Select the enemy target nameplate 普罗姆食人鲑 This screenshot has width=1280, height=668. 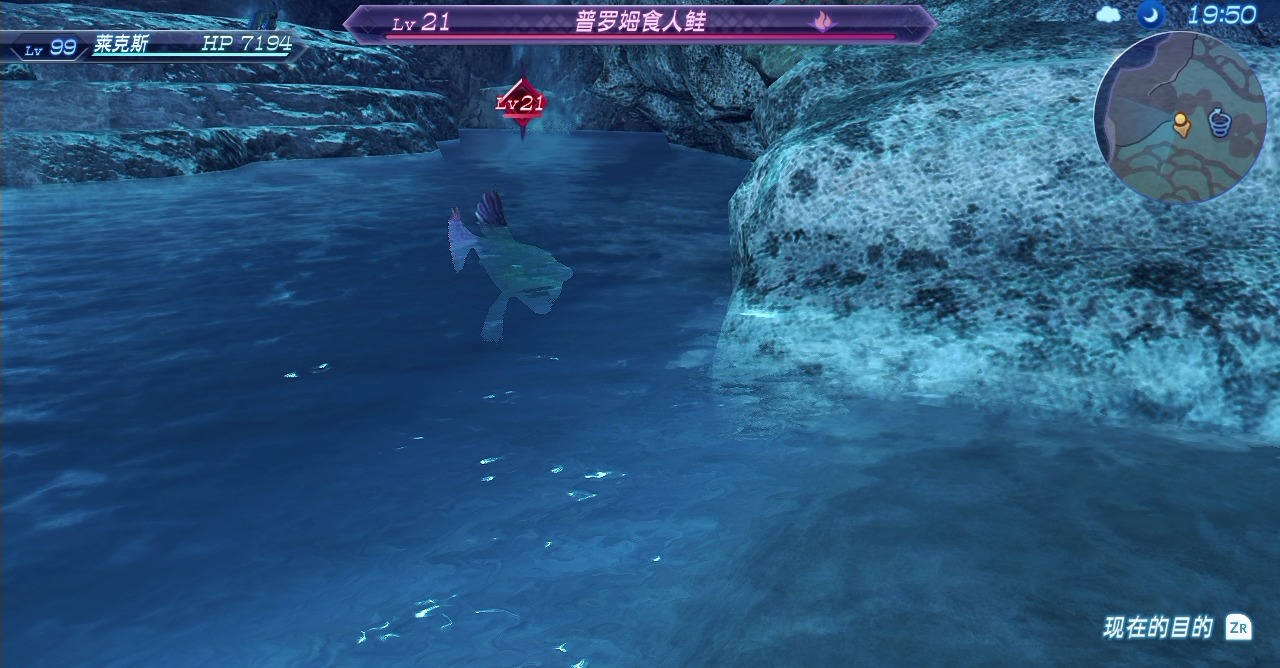(x=640, y=23)
